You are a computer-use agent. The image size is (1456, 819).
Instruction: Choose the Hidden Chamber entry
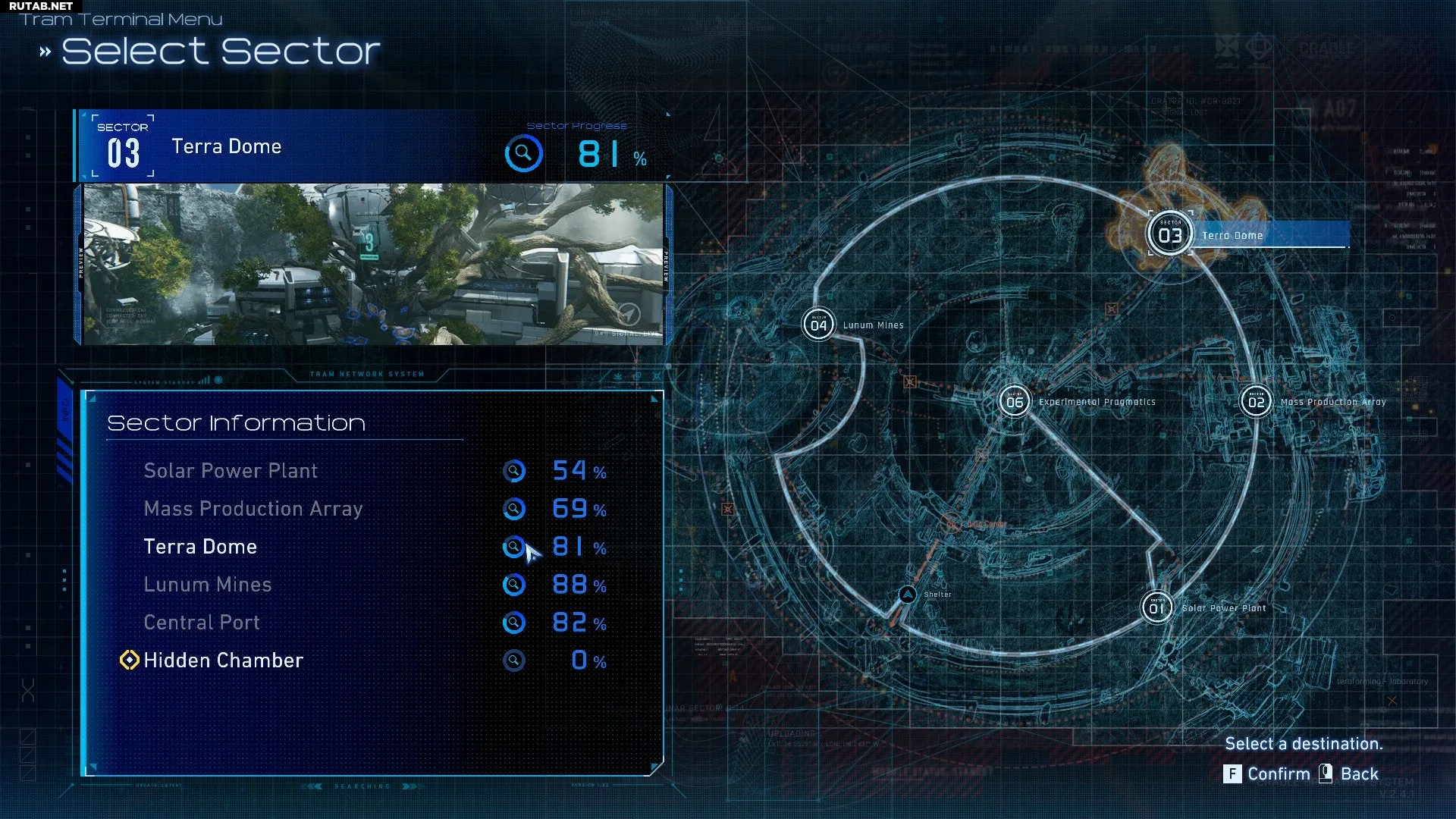point(223,661)
